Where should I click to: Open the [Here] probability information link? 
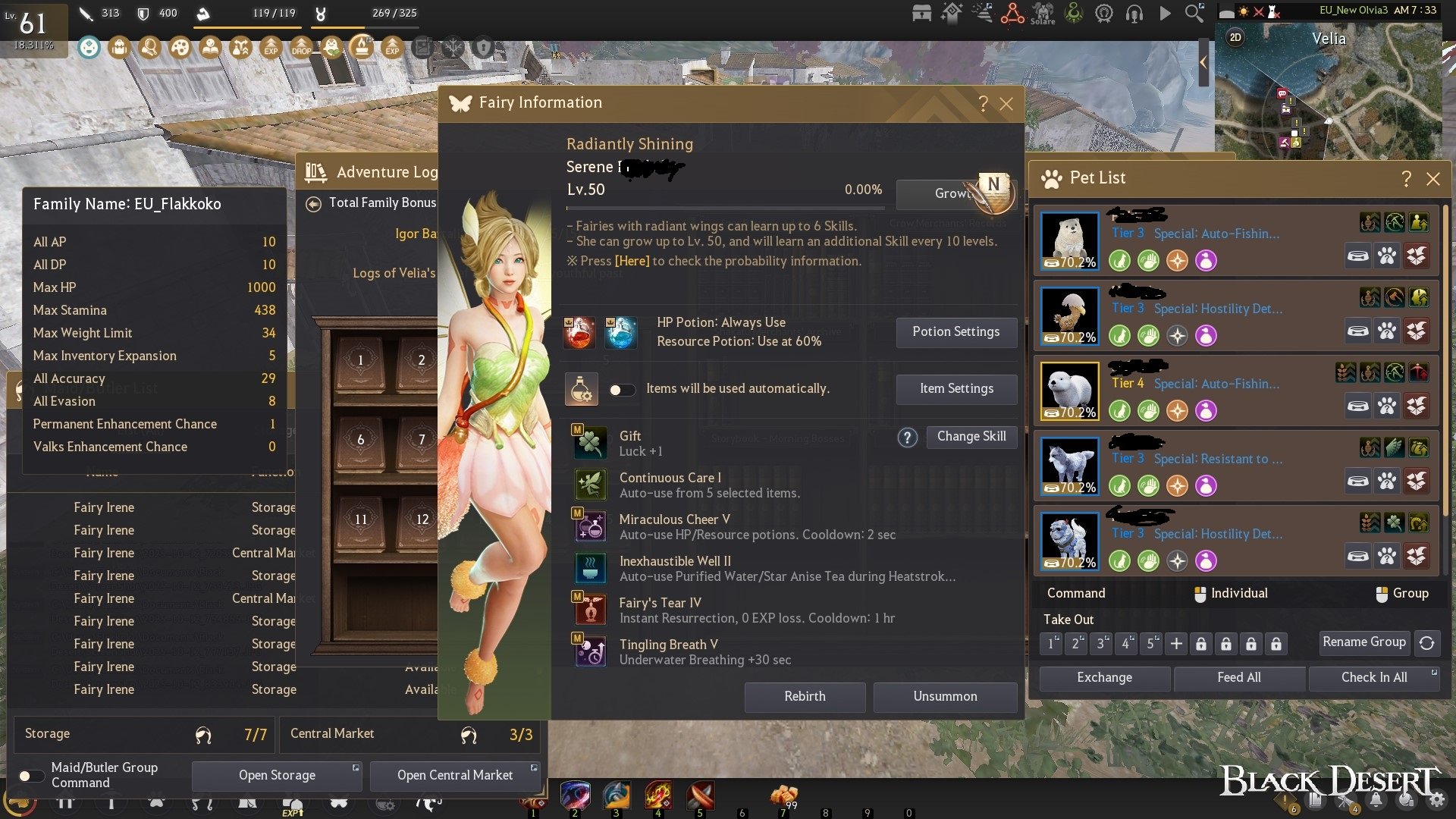point(632,262)
